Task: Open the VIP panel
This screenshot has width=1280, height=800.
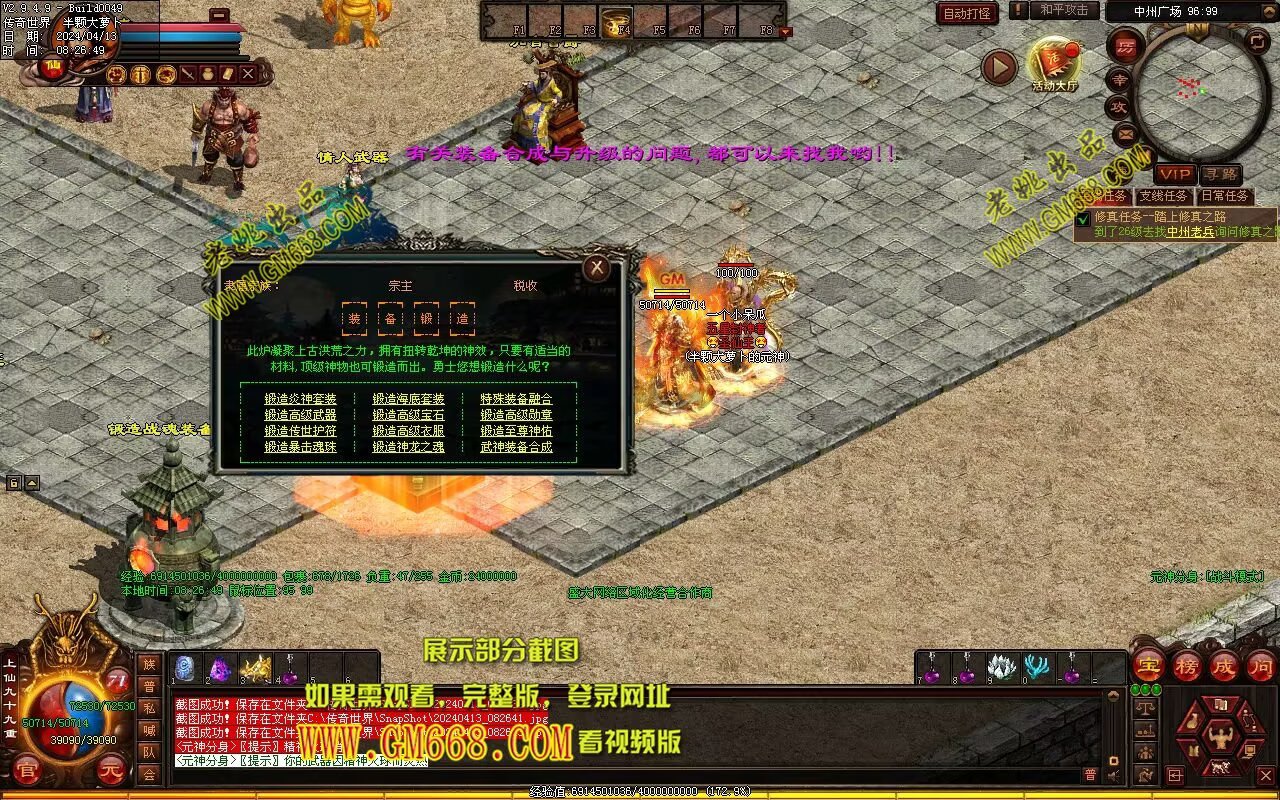Action: pos(1174,174)
